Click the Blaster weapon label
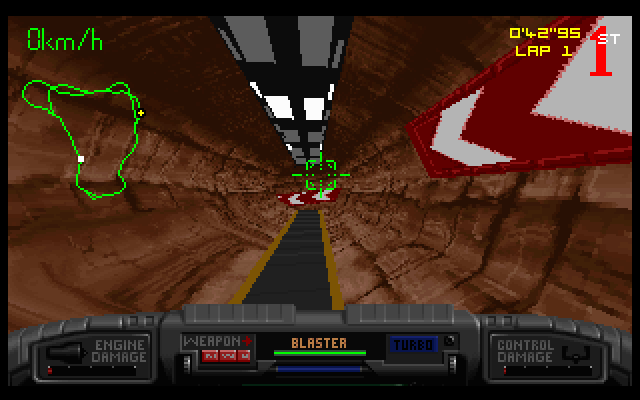This screenshot has width=640, height=400. 319,343
